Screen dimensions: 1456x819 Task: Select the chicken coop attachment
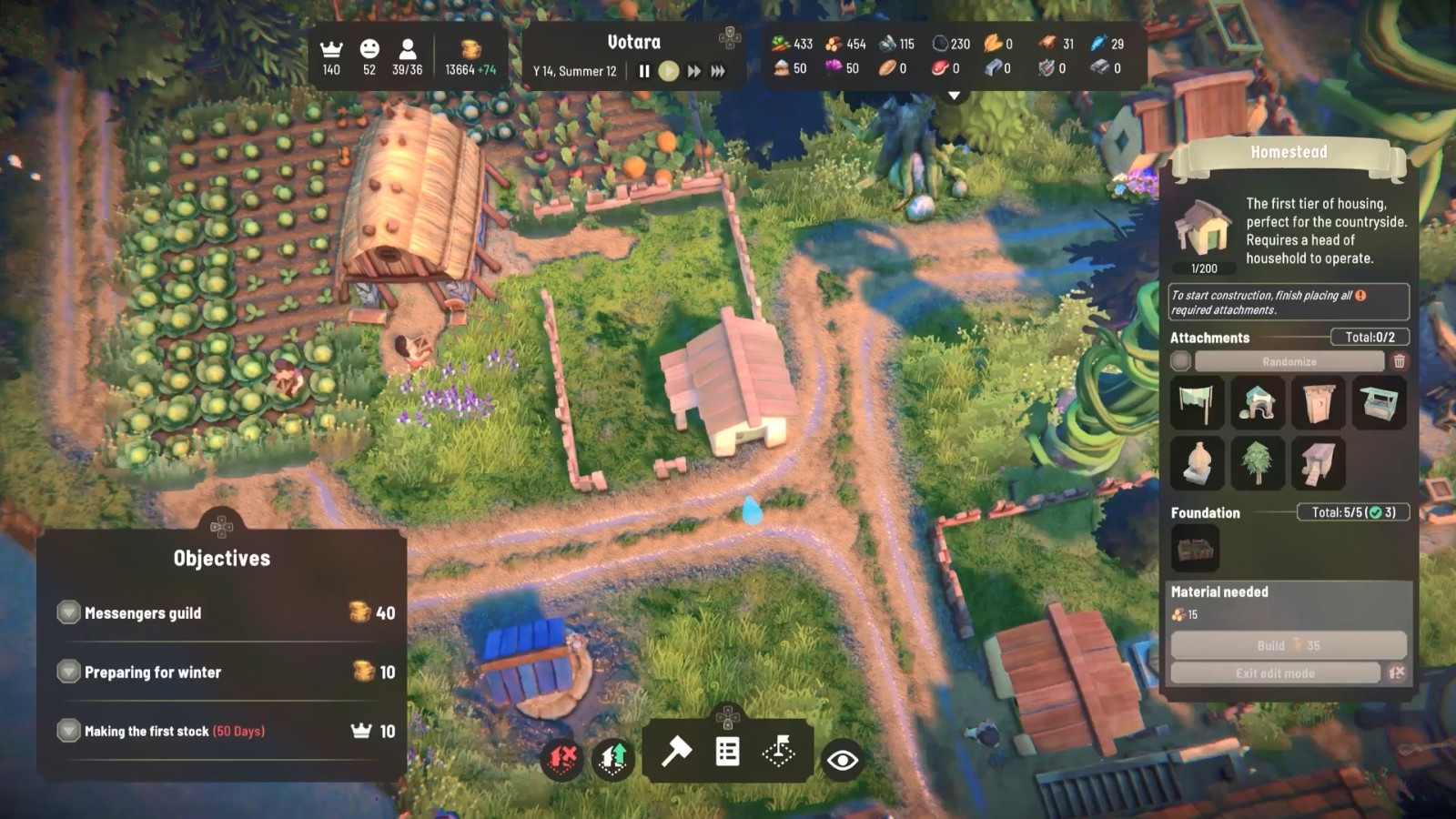click(x=1318, y=462)
